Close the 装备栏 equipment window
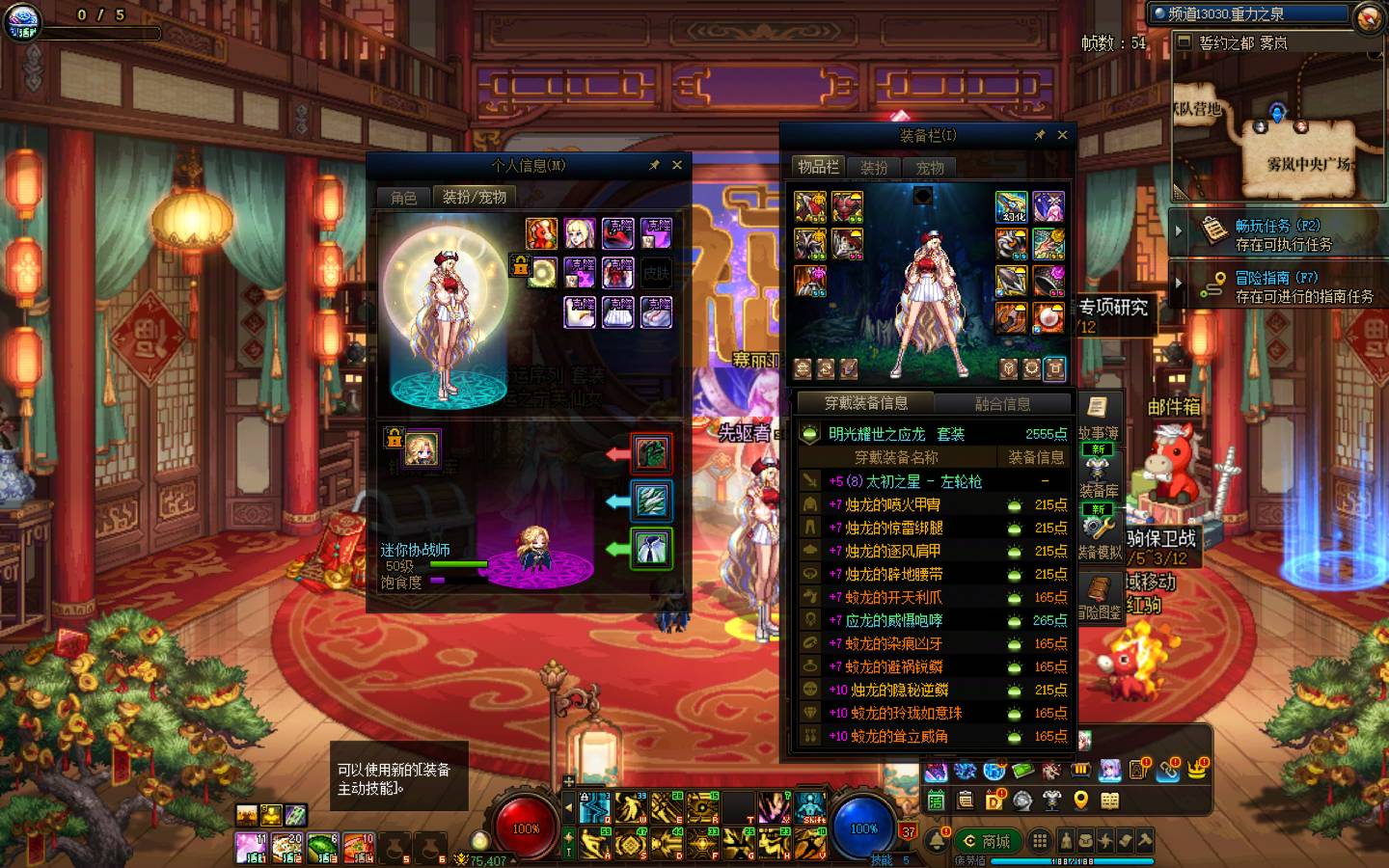1389x868 pixels. point(1062,135)
